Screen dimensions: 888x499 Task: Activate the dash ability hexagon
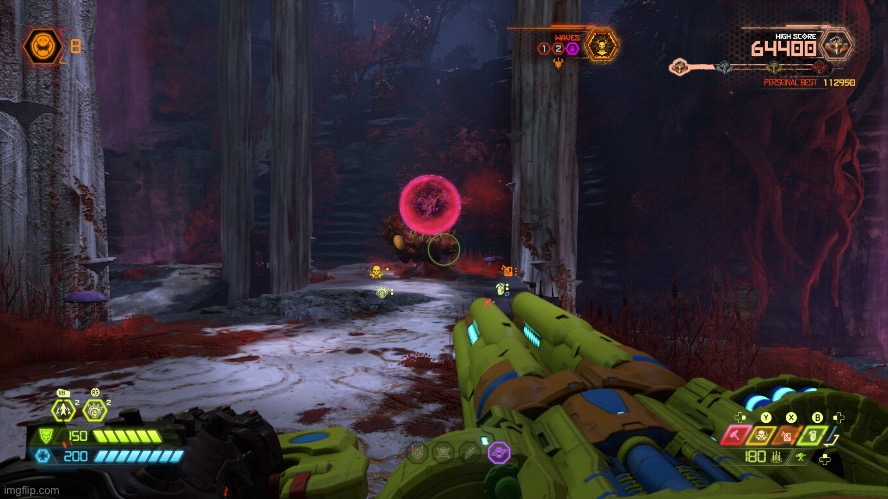pos(65,409)
